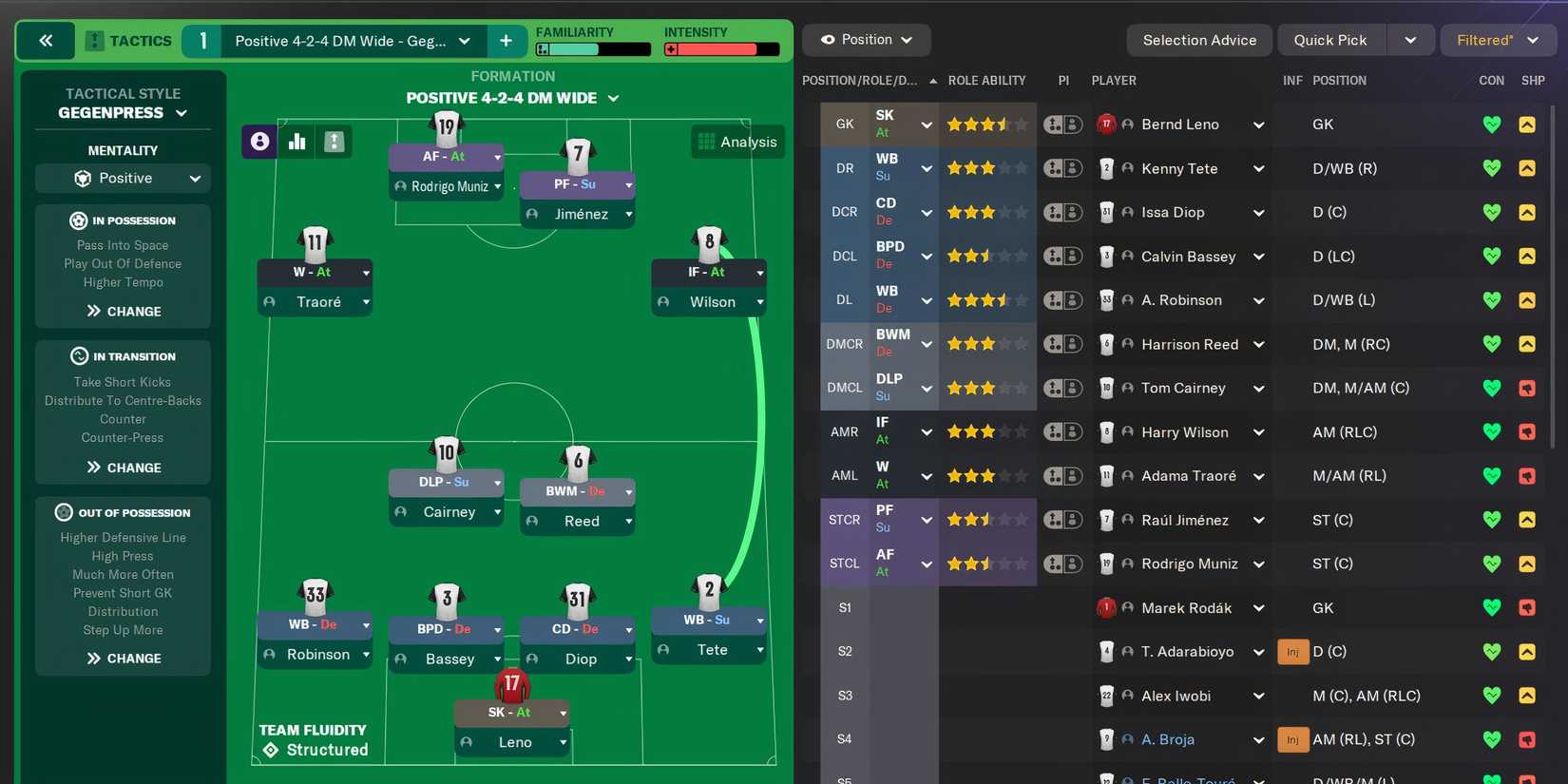This screenshot has height=784, width=1568.
Task: Click the Selection Advice button
Action: (x=1198, y=40)
